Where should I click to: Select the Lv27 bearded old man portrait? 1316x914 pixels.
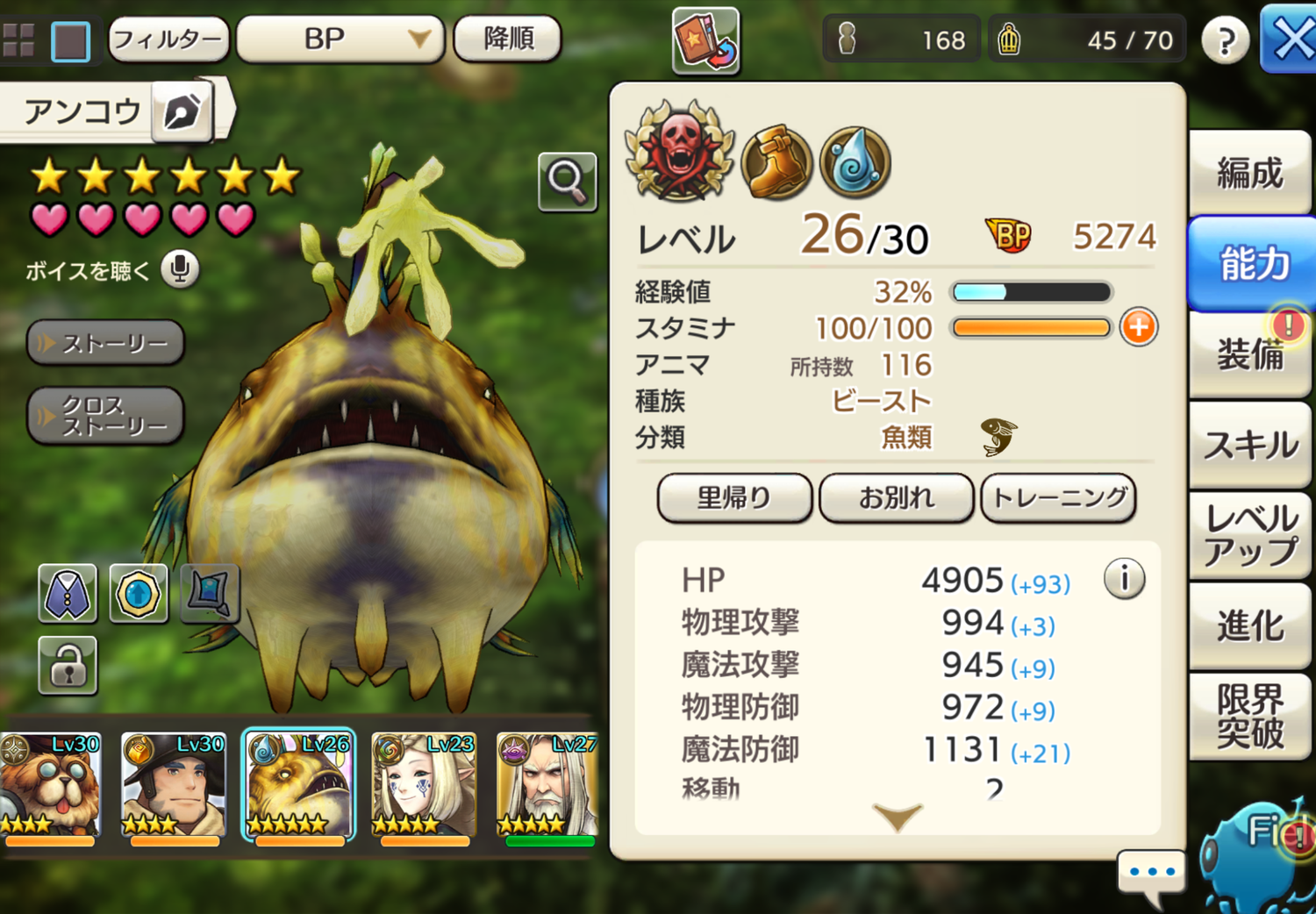tap(547, 785)
